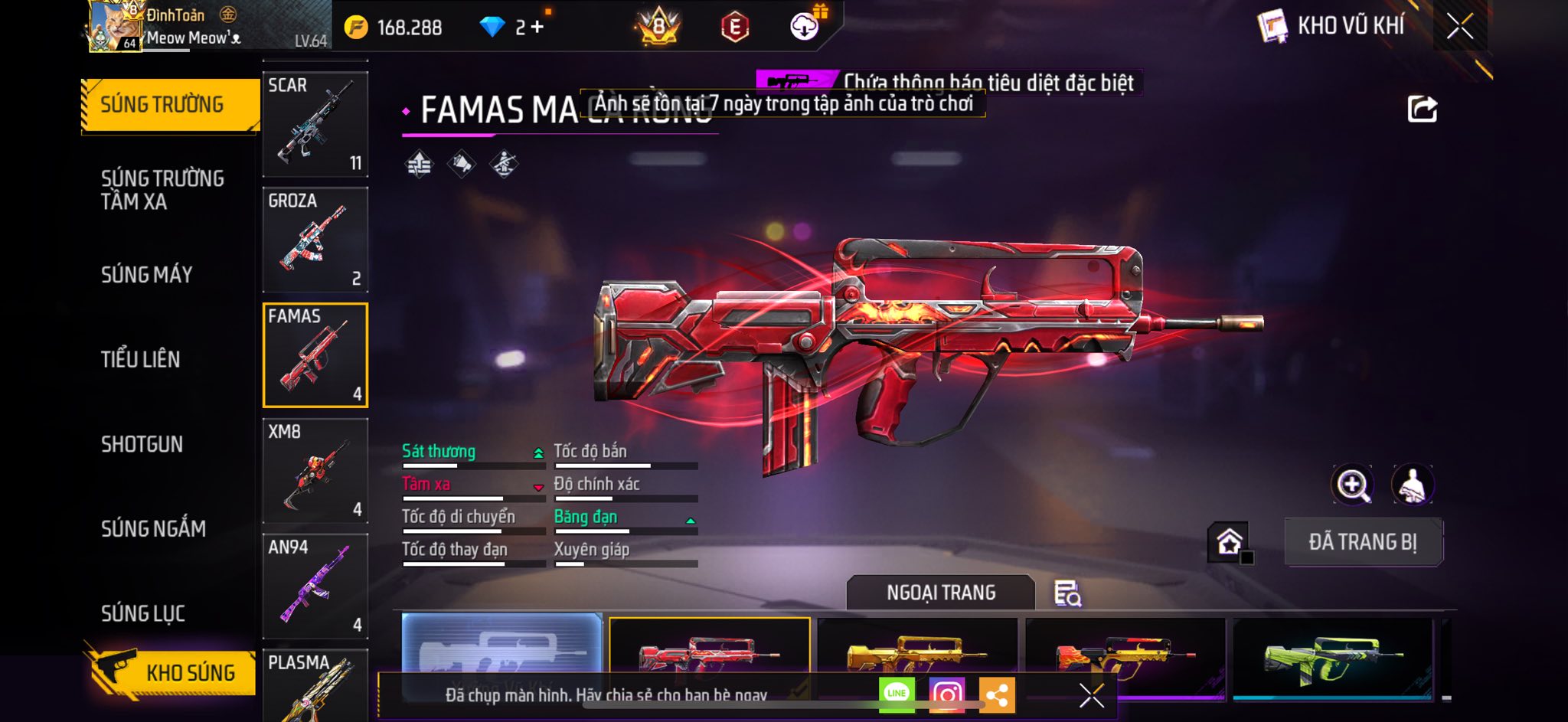The image size is (1568, 722).
Task: Select the green FAMAS skin thumbnail
Action: (x=1332, y=657)
